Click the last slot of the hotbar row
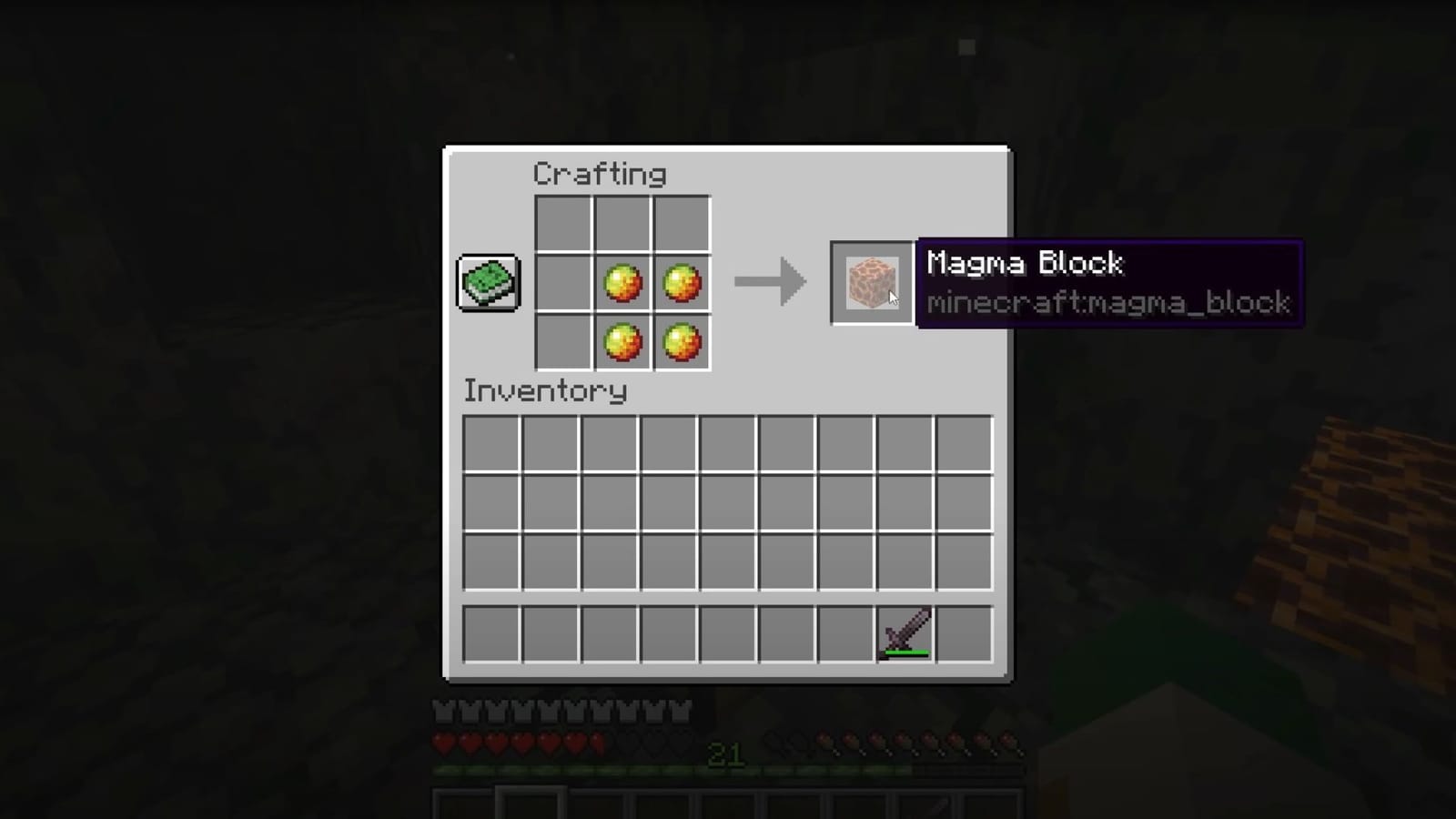This screenshot has height=819, width=1456. pos(963,632)
